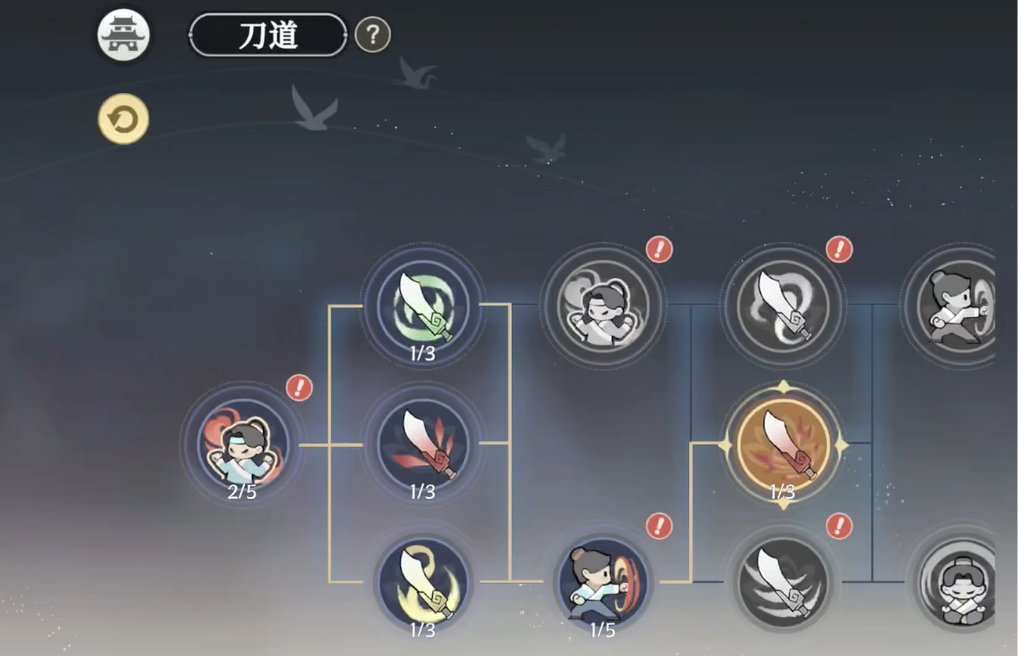1018x656 pixels.
Task: Click the yellow circular reset button
Action: pyautogui.click(x=123, y=120)
